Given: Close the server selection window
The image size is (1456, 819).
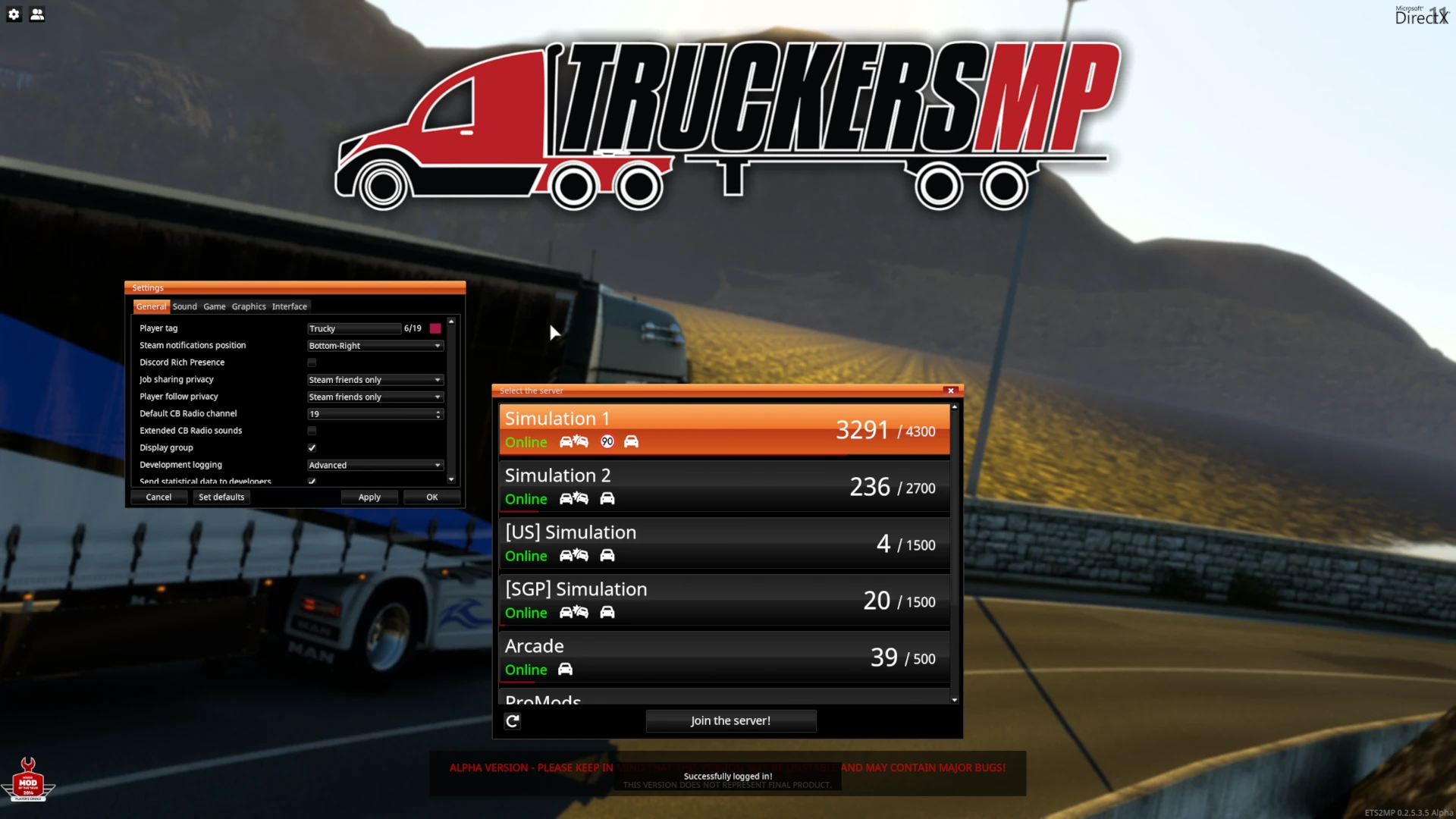Looking at the screenshot, I should (950, 391).
